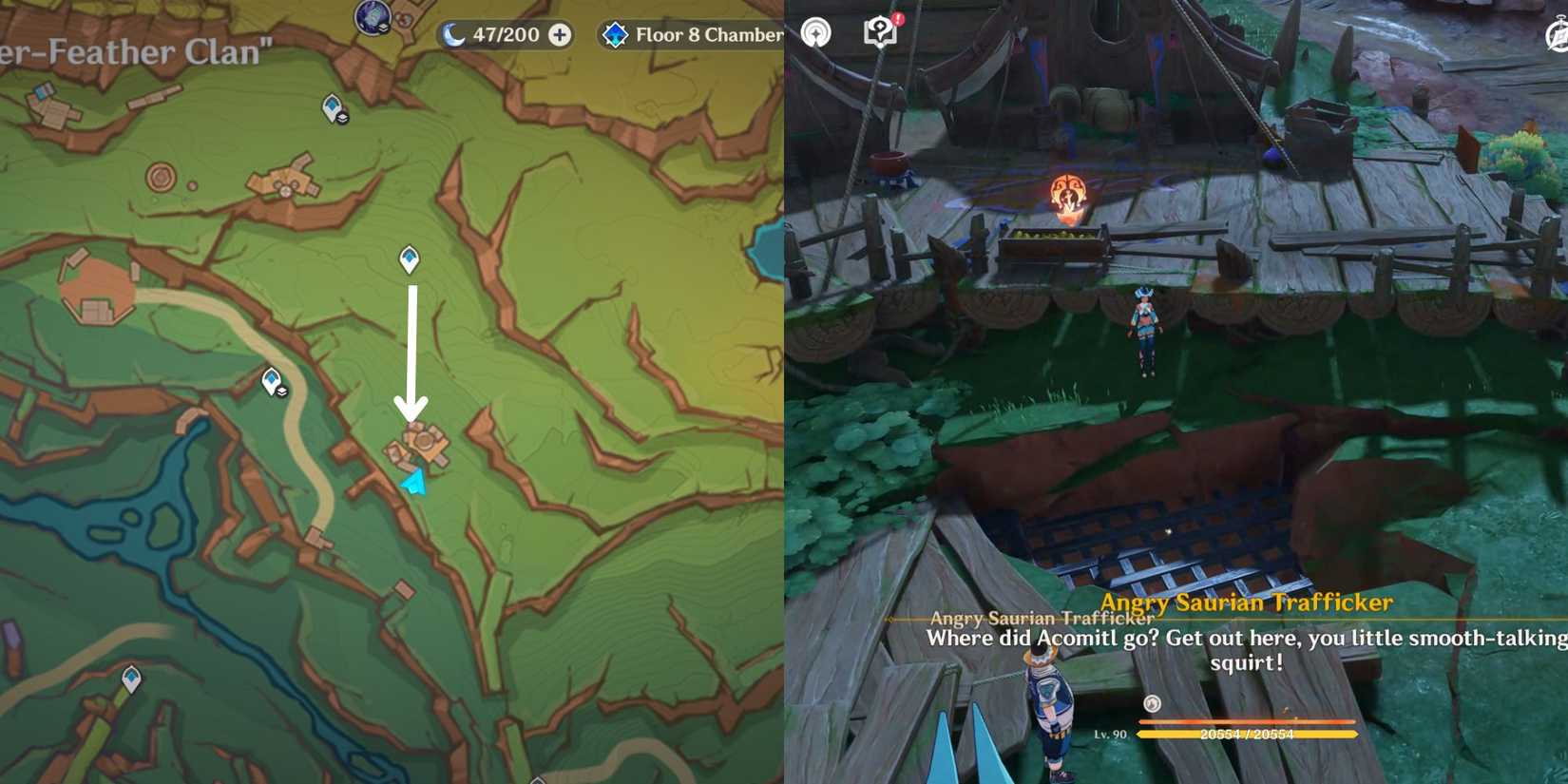Click the Angry Saurian Trafficker nameplate
This screenshot has height=784, width=1568.
coord(1248,602)
